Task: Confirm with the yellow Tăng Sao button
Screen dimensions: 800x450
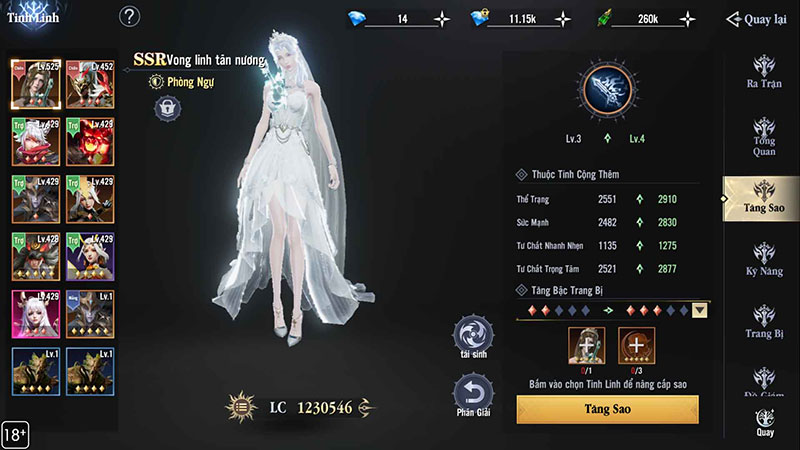Action: 607,409
